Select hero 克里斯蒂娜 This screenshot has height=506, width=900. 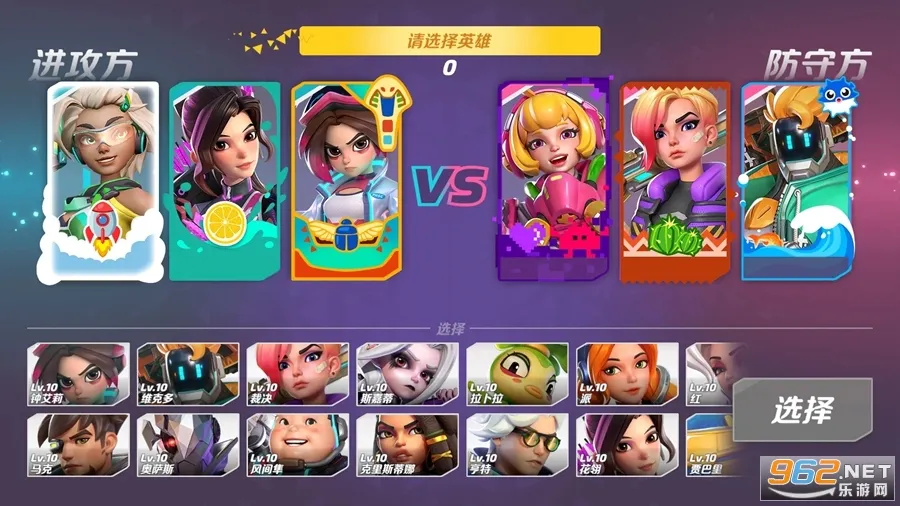(x=407, y=444)
